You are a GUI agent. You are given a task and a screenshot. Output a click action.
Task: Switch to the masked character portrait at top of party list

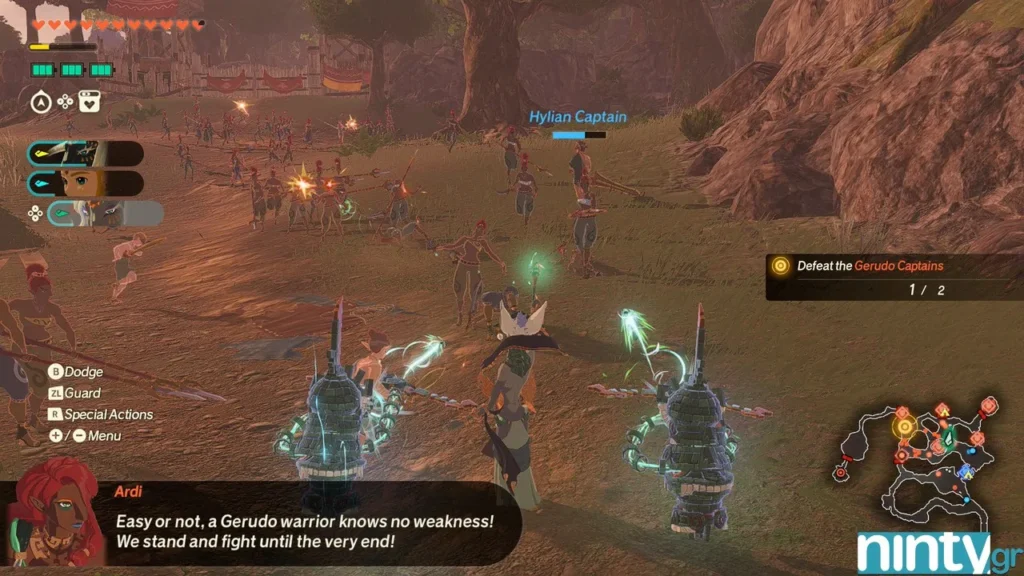click(87, 153)
